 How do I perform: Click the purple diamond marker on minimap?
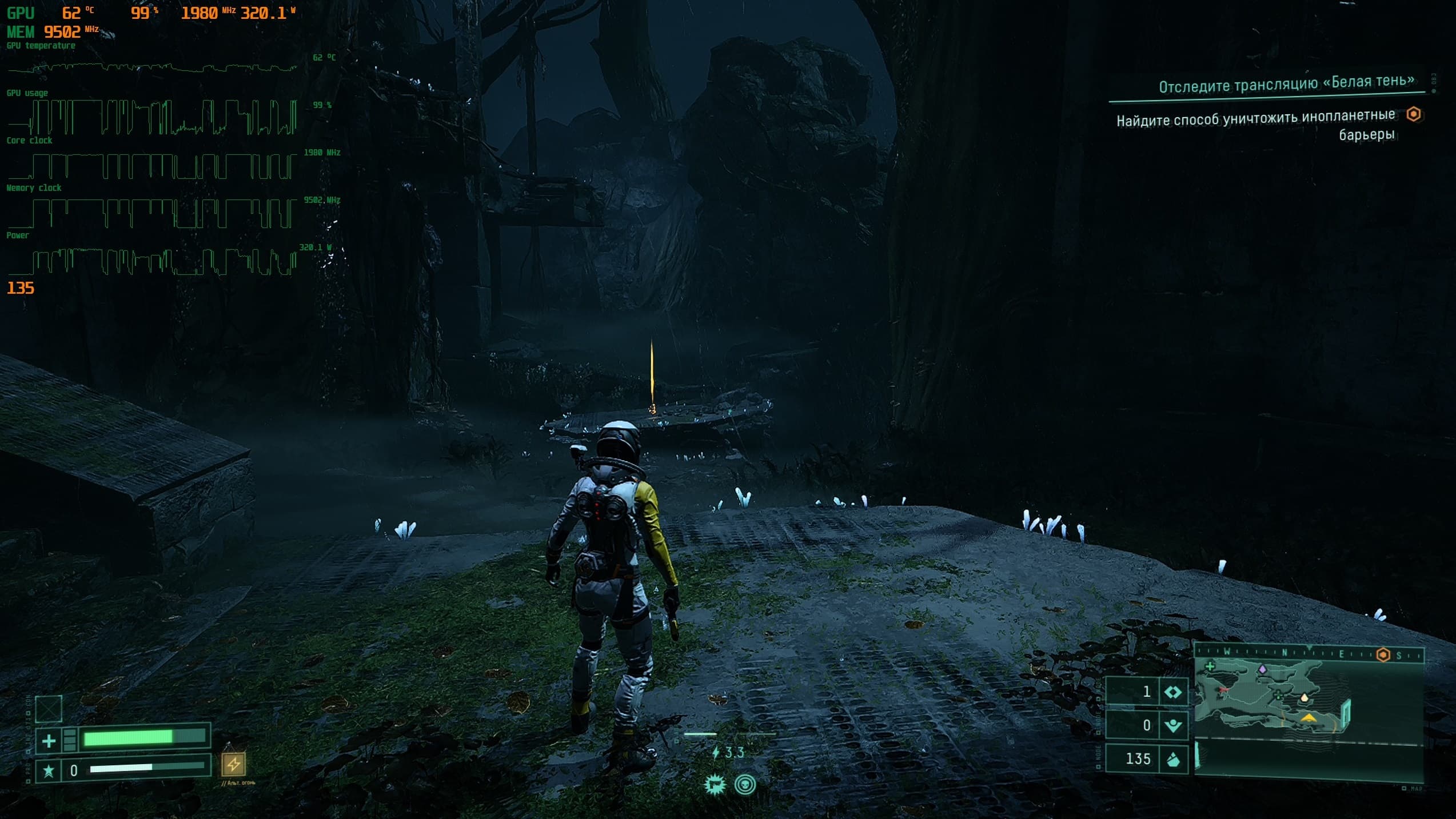click(1263, 669)
